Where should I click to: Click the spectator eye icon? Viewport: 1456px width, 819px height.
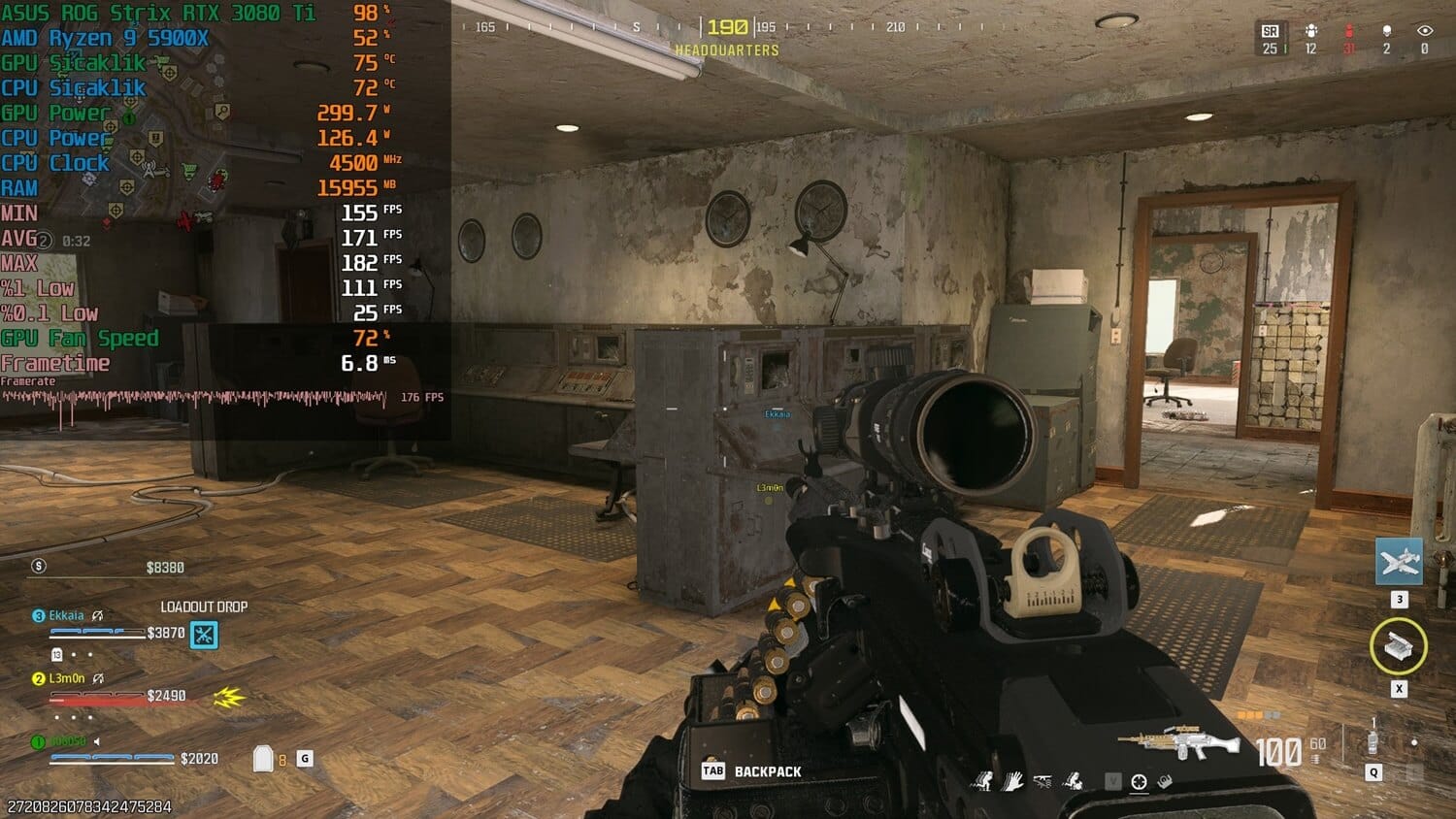pos(1424,32)
